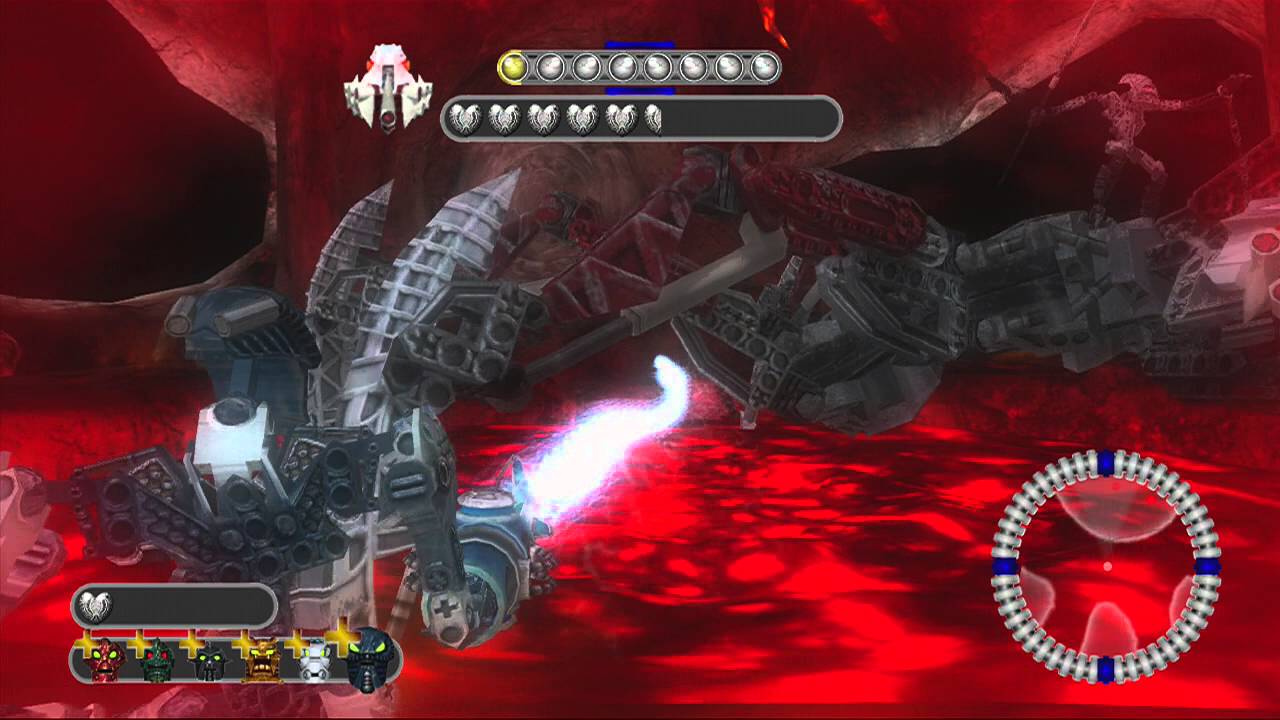This screenshot has height=720, width=1280.
Task: Choose the black Nuparu mask
Action: (210, 662)
